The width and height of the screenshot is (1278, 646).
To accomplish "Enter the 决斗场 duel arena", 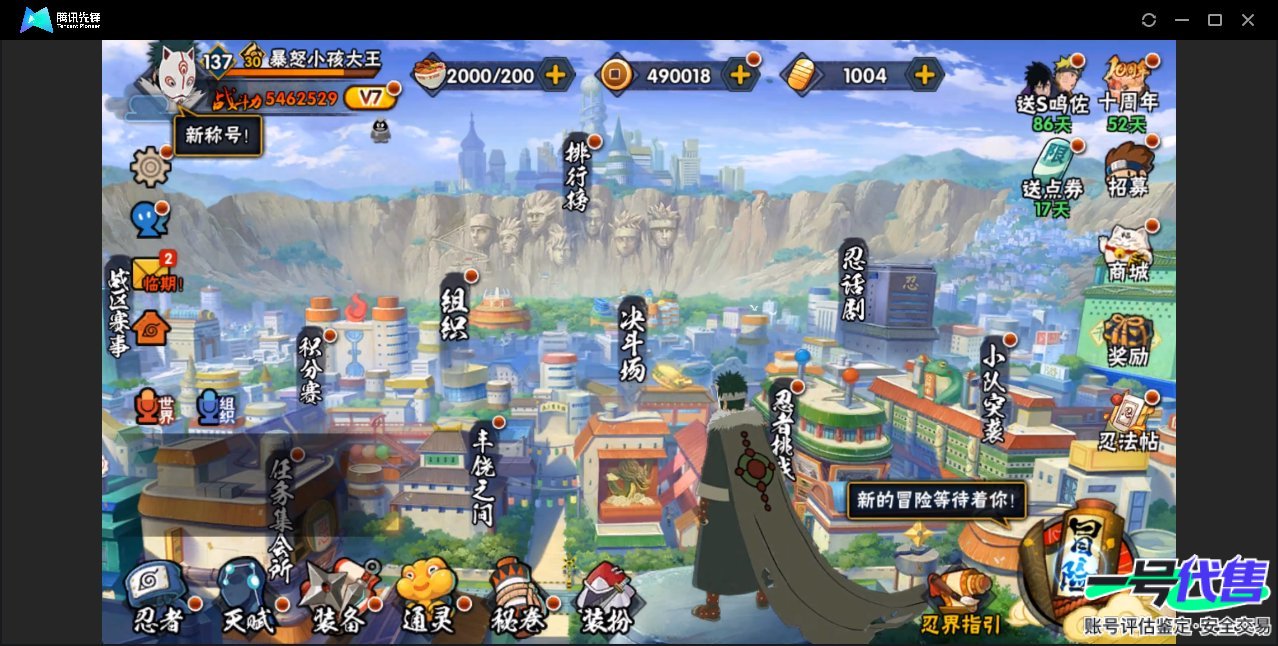I will point(633,340).
